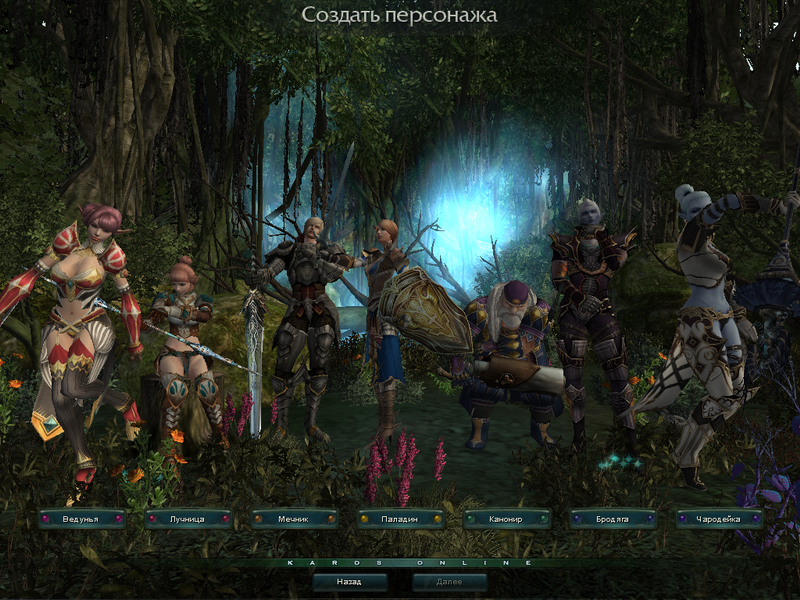
Task: Pick the Мечник class button
Action: click(294, 519)
